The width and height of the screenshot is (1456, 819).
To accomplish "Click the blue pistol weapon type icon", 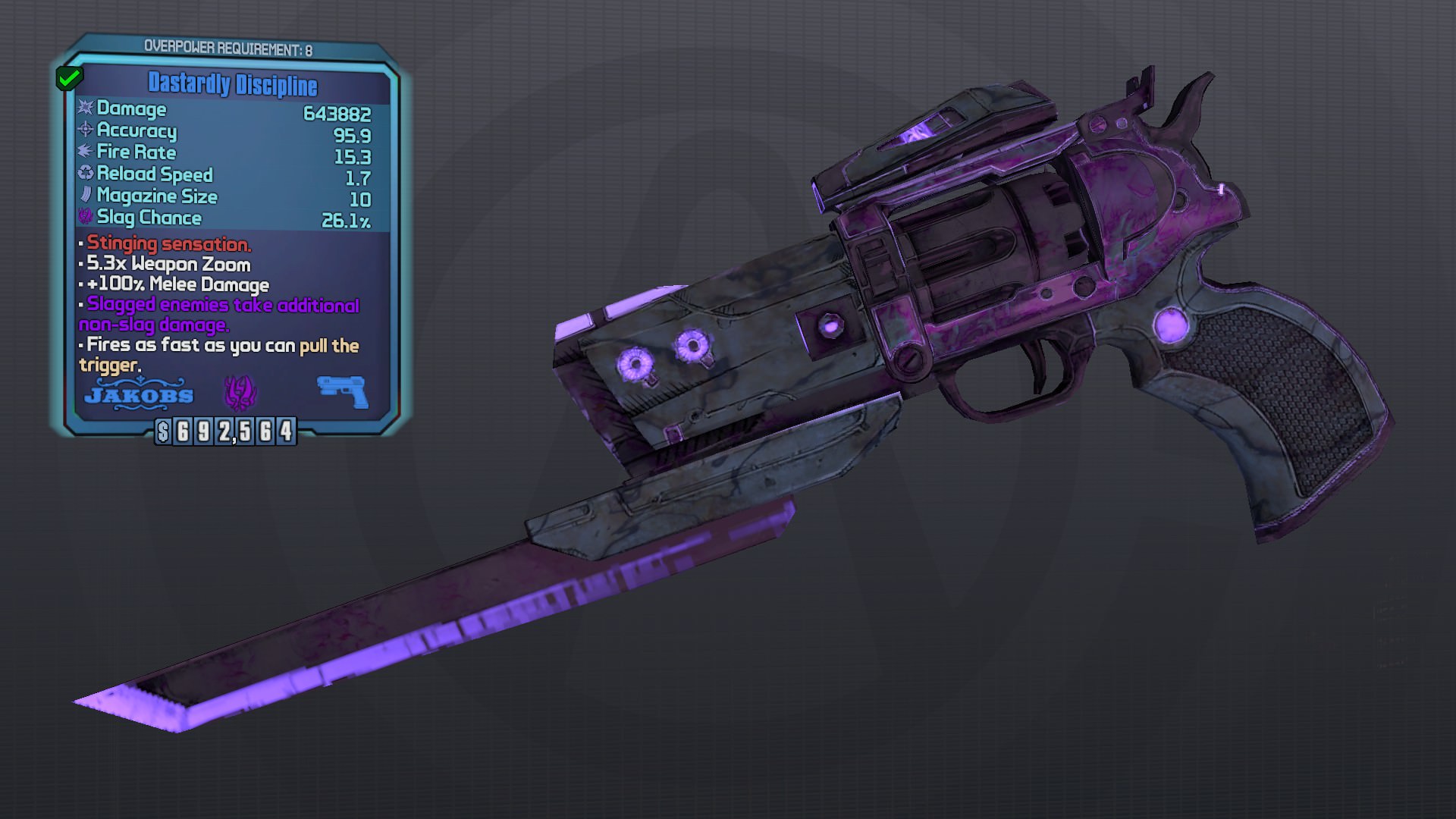I will point(343,391).
